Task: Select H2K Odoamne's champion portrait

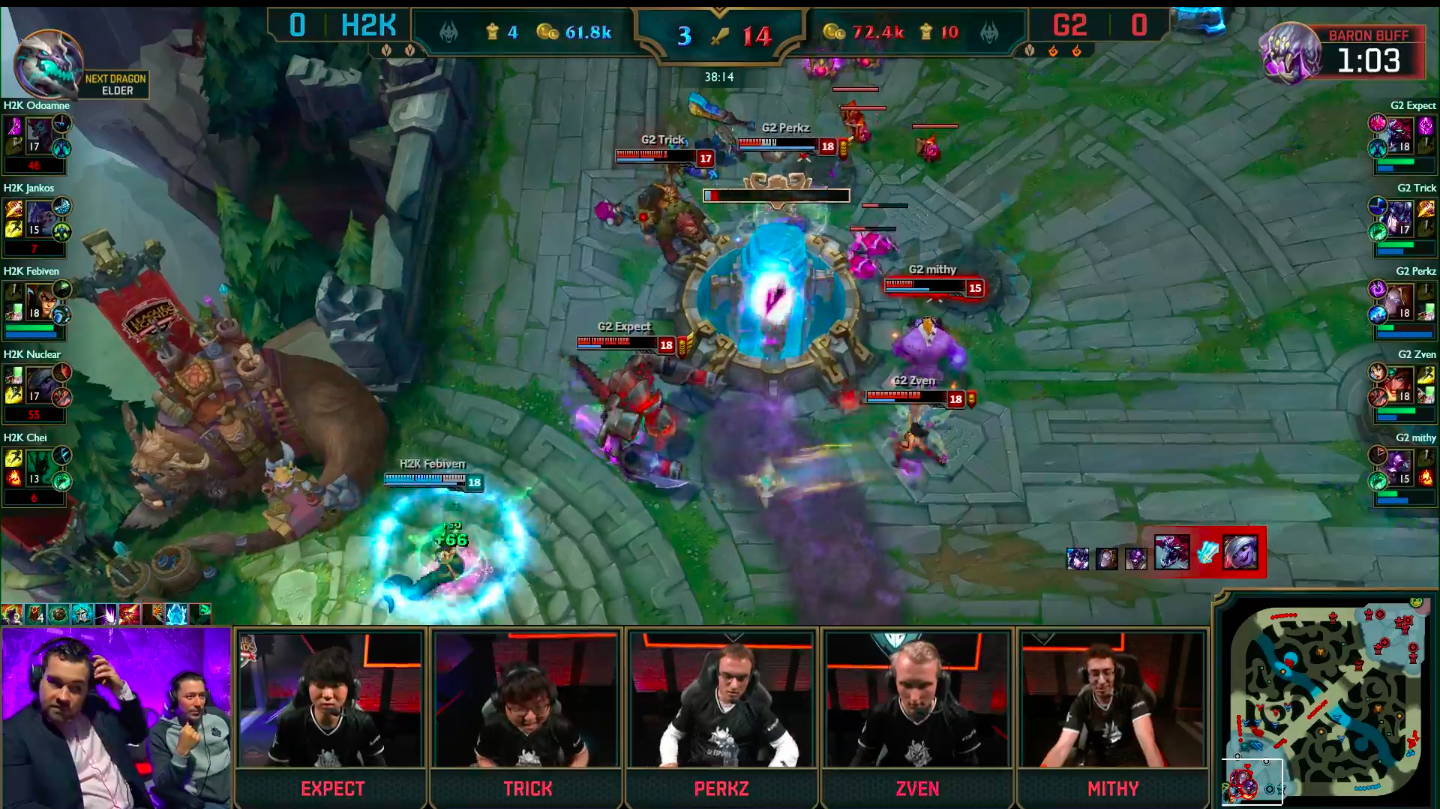Action: (38, 133)
